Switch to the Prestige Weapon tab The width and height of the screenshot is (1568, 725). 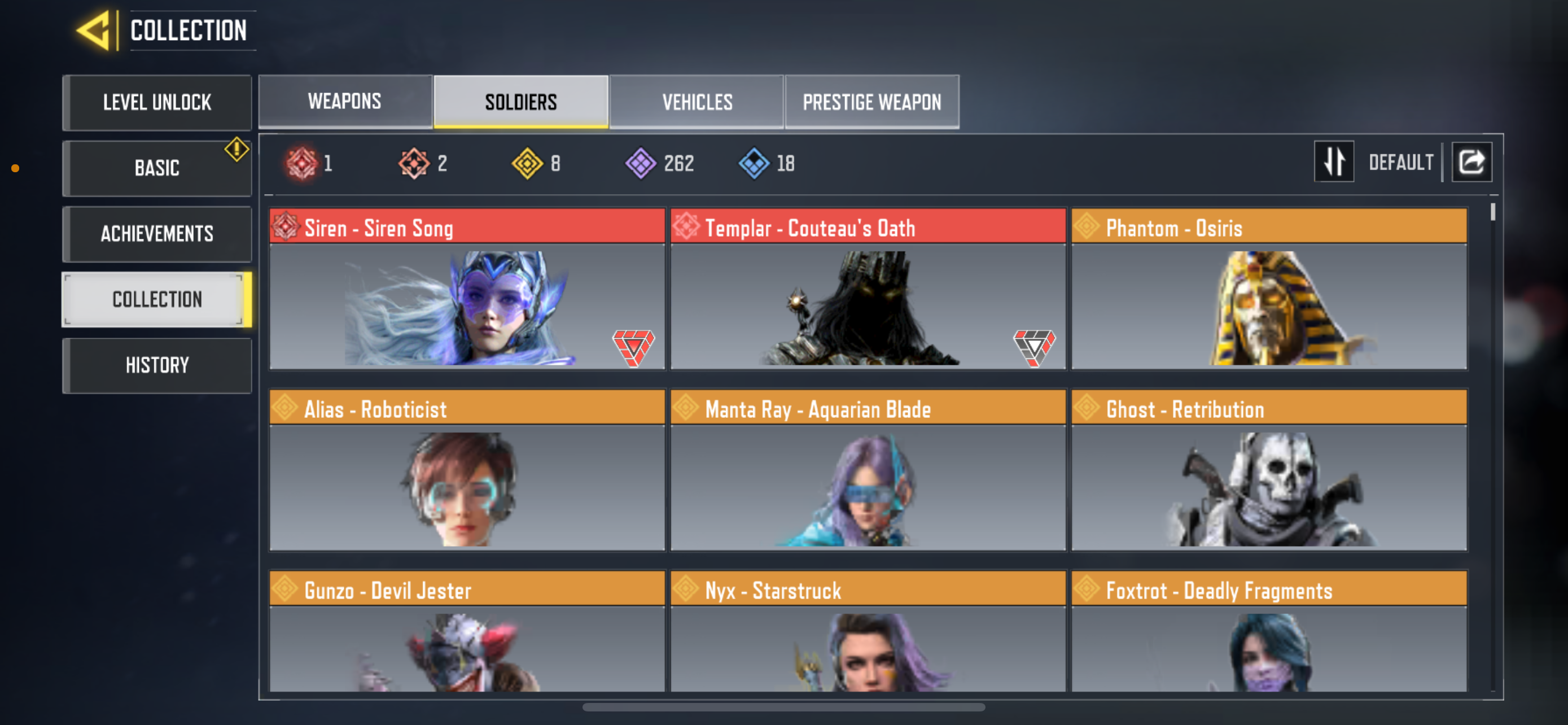[x=871, y=102]
